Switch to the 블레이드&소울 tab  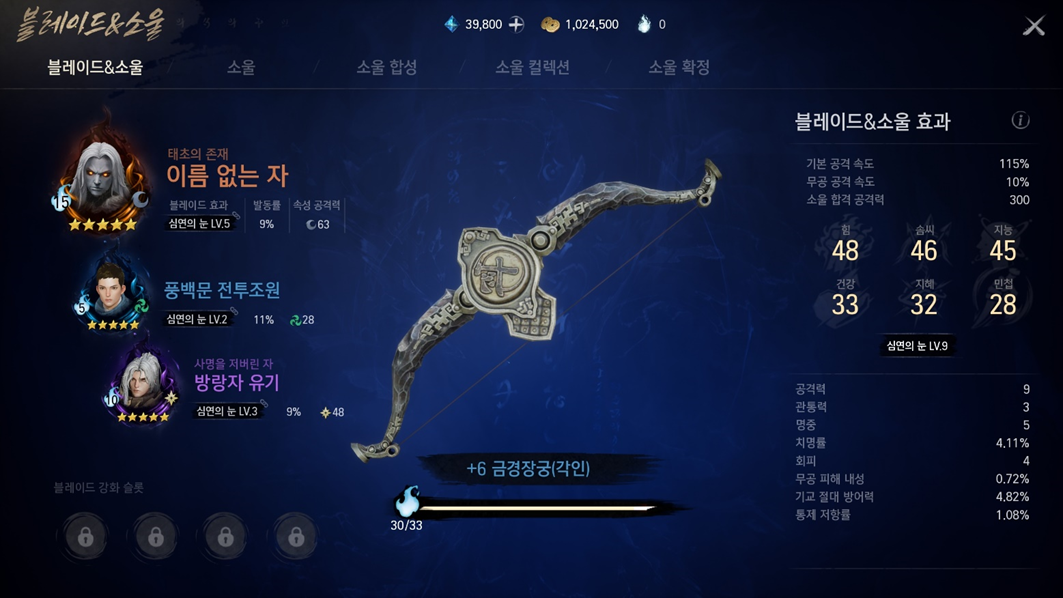pyautogui.click(x=95, y=67)
